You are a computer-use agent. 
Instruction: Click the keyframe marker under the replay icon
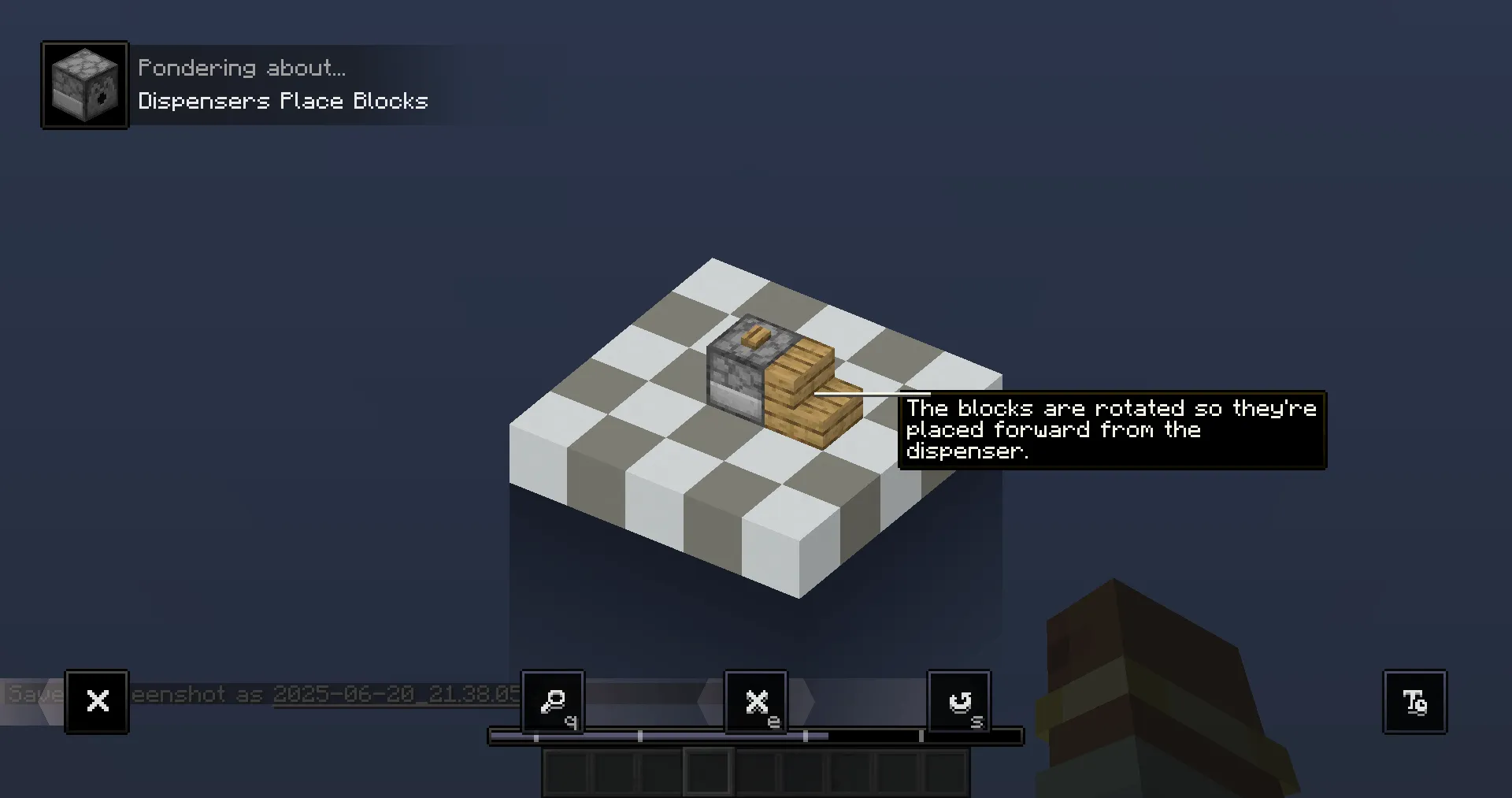(921, 737)
